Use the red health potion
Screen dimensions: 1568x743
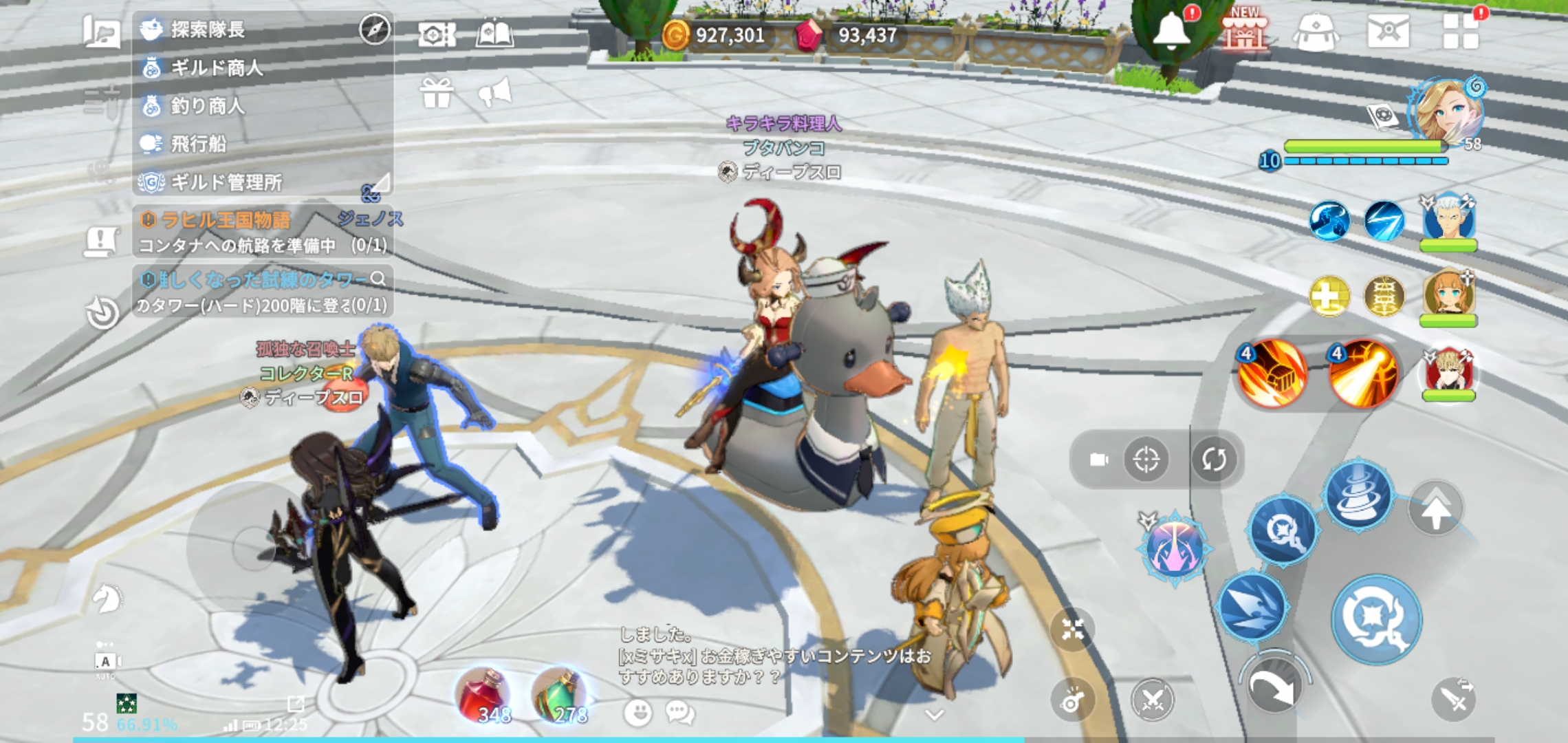(485, 696)
